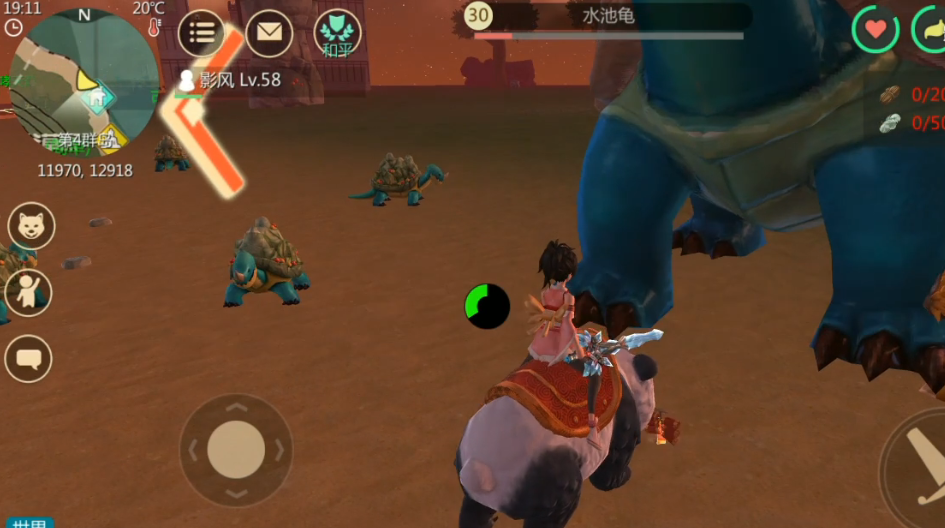
Task: Open the list menu button
Action: 201,33
